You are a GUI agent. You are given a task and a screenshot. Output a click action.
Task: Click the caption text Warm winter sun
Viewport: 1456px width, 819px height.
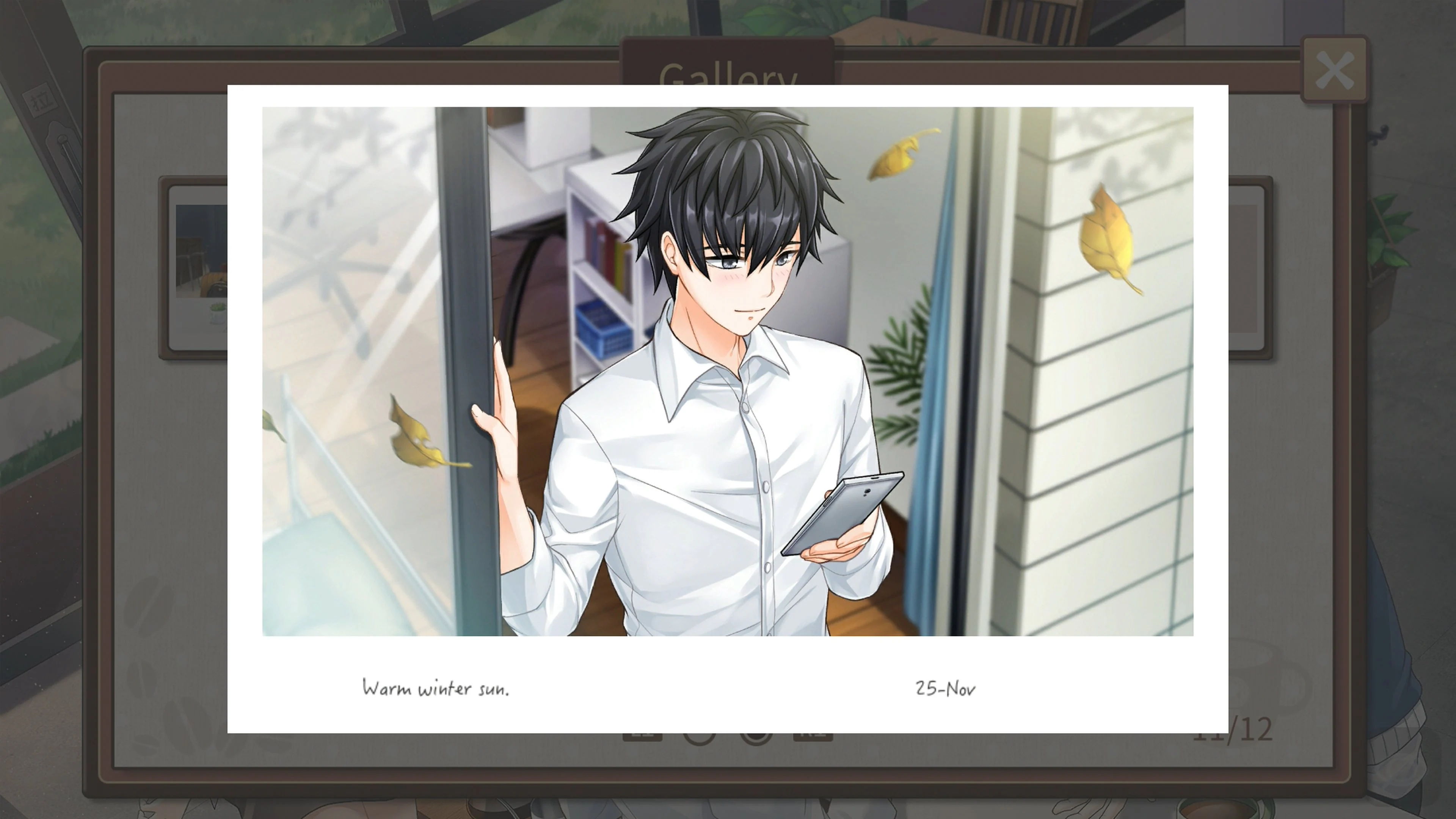tap(438, 689)
